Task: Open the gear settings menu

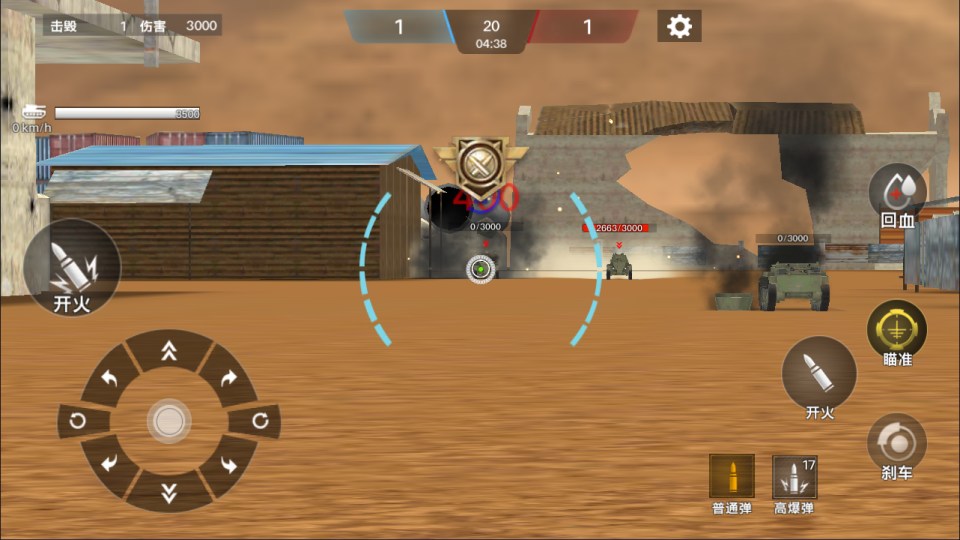Action: 679,26
